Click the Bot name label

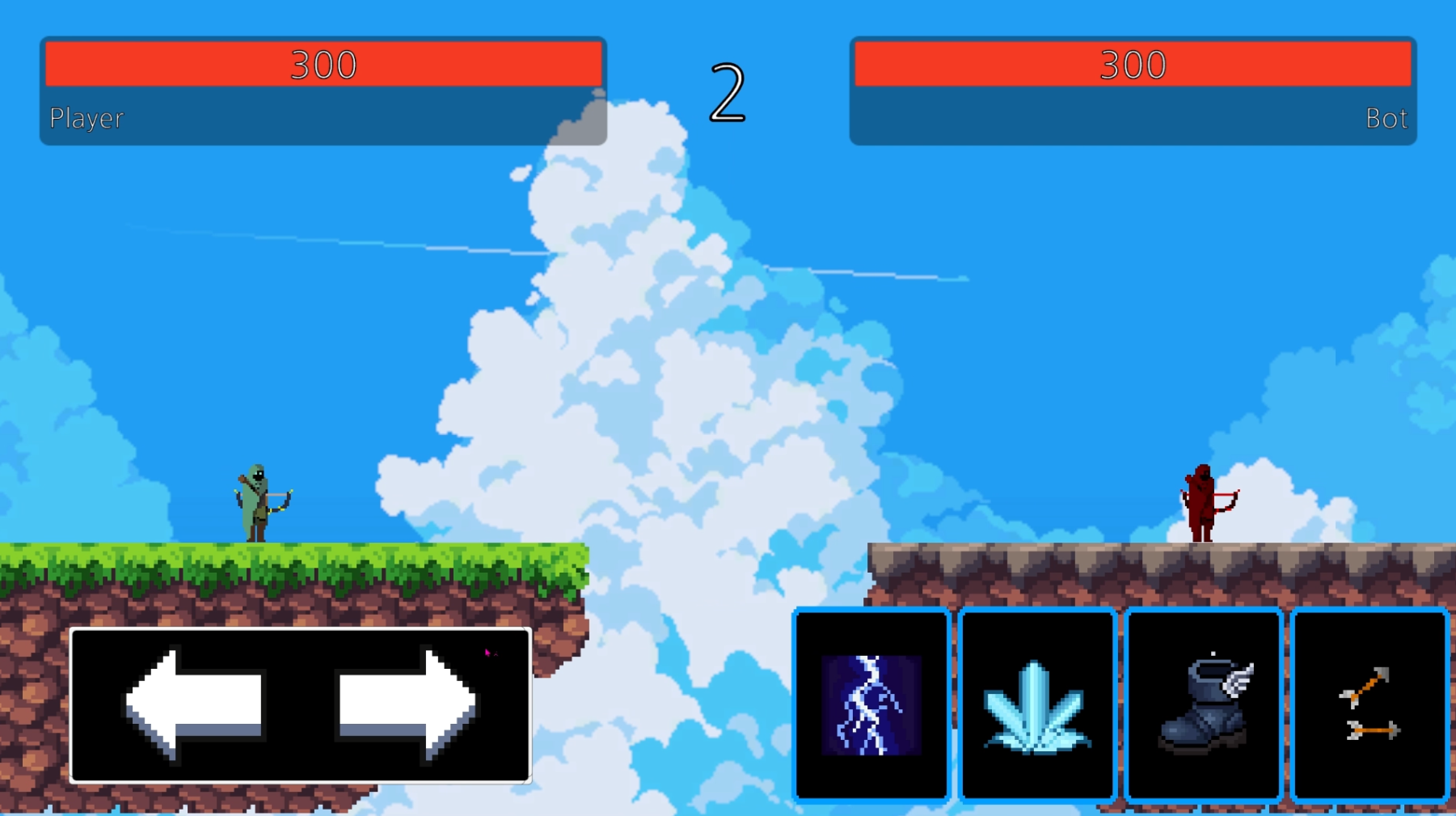[1387, 119]
